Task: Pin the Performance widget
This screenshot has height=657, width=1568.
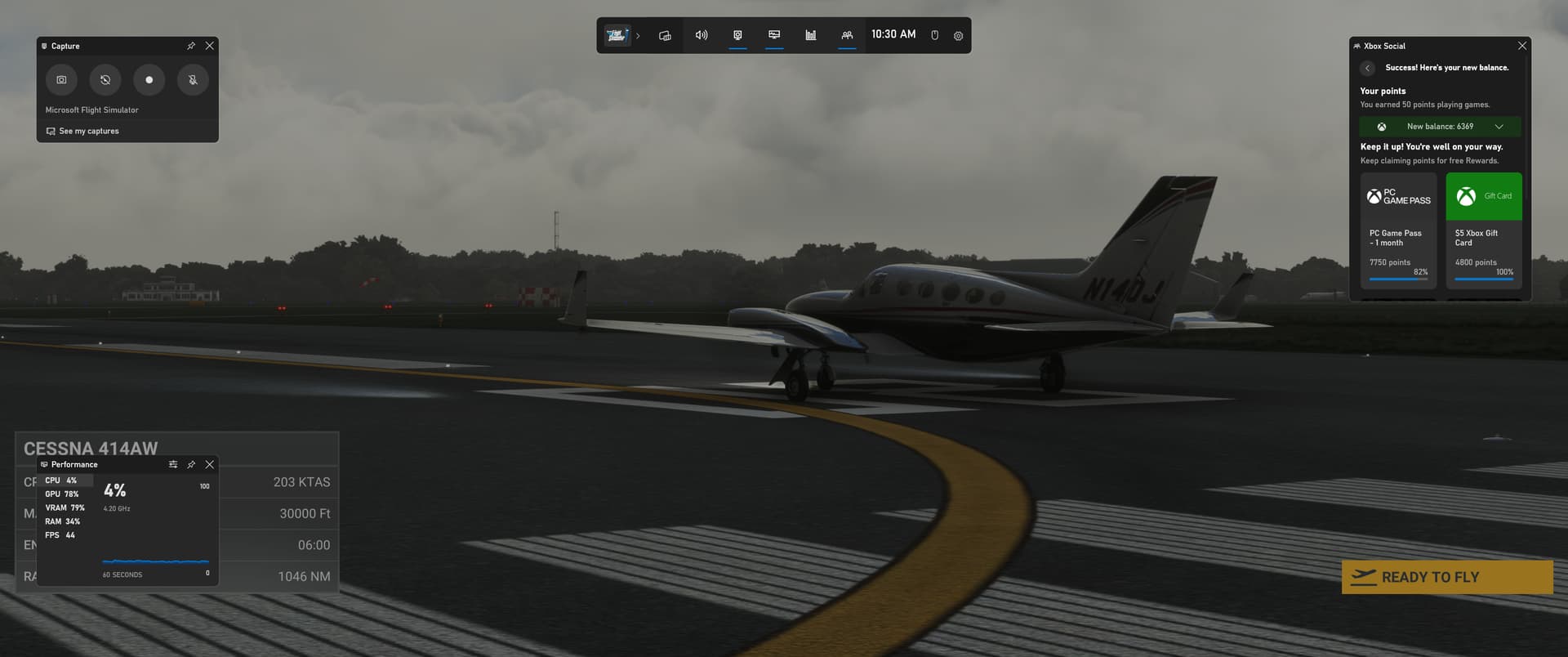Action: (x=190, y=464)
